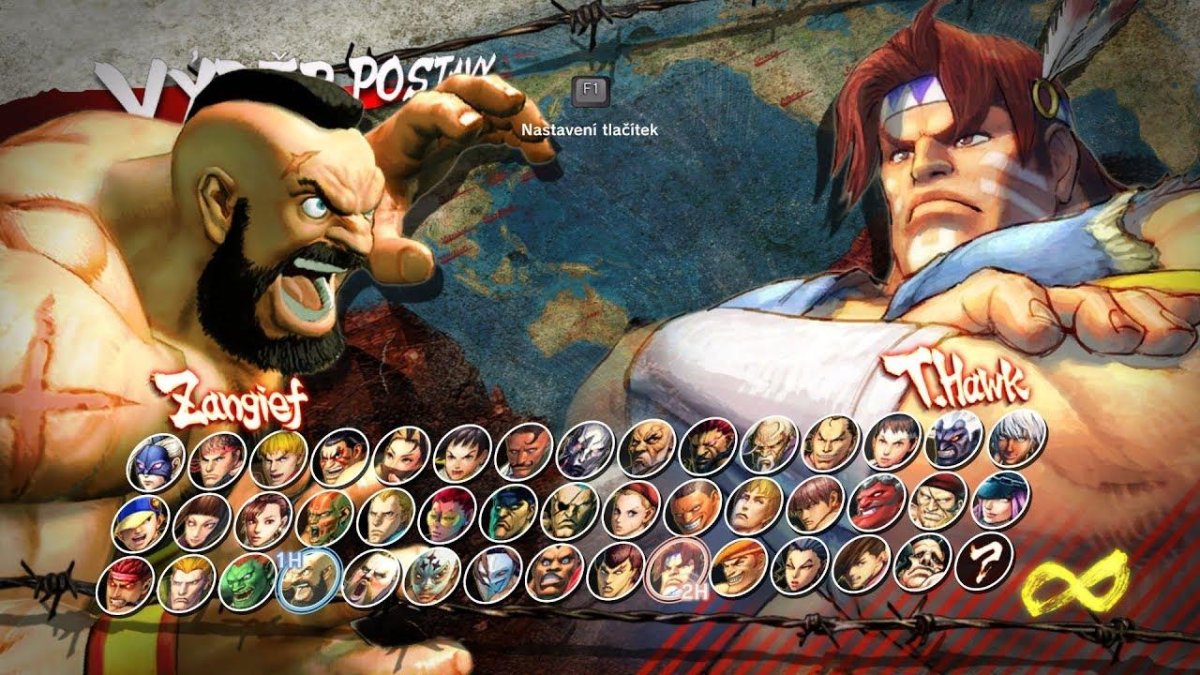Choose Chun-Li's portrait

(x=263, y=517)
